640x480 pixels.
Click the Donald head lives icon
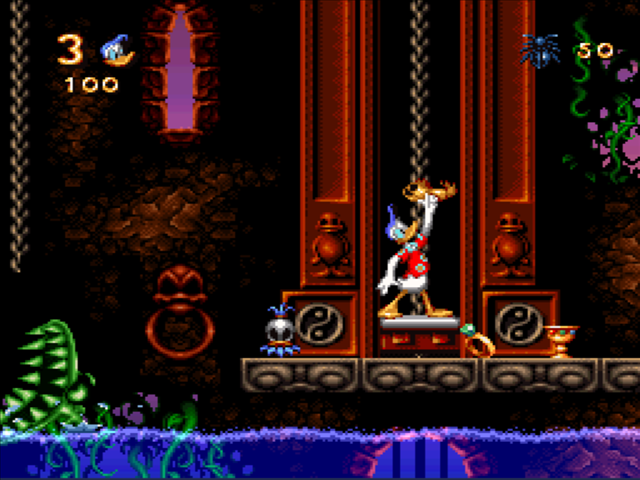point(117,48)
